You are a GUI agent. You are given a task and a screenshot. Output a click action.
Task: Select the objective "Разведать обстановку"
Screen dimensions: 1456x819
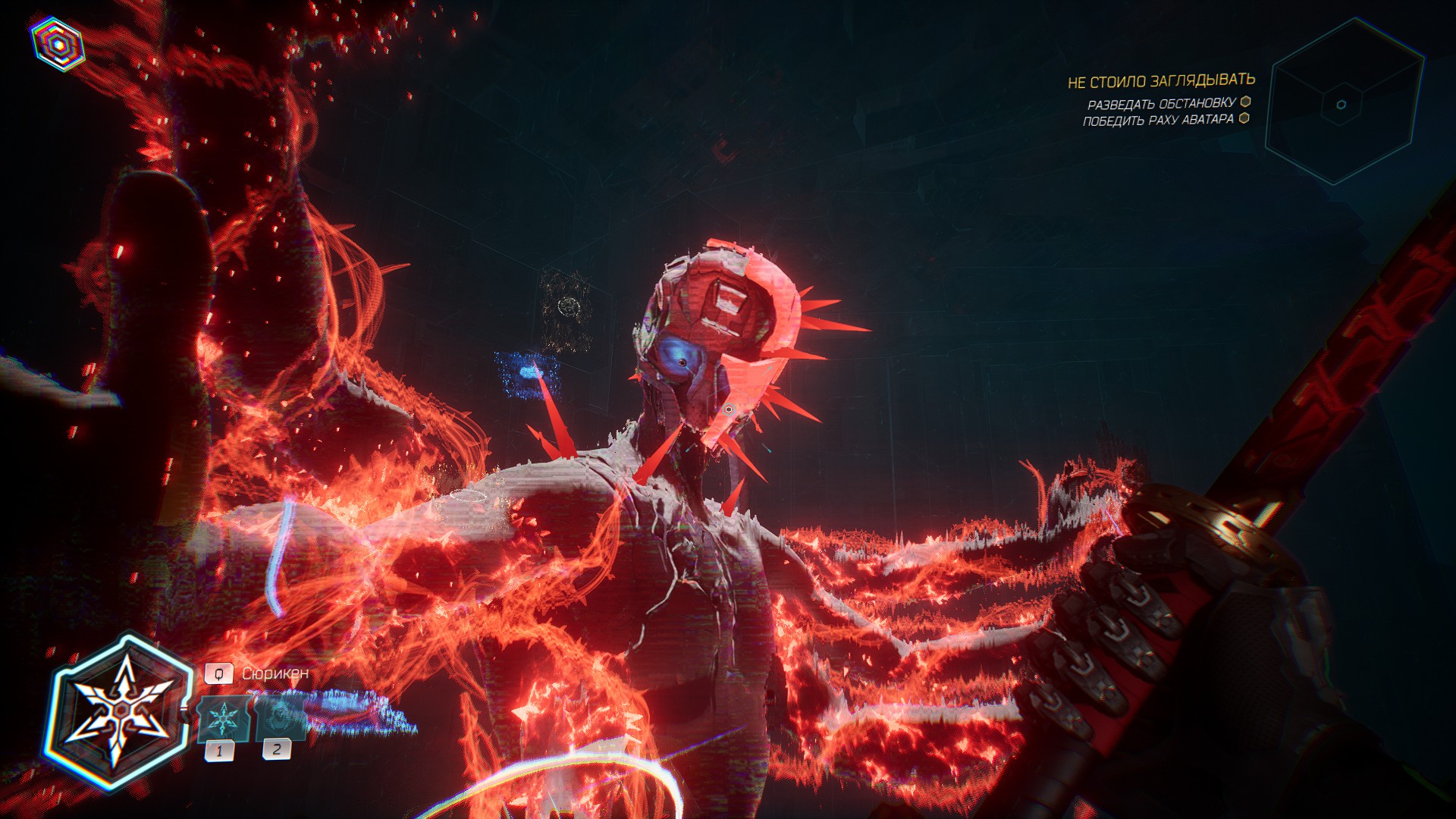(x=1161, y=104)
